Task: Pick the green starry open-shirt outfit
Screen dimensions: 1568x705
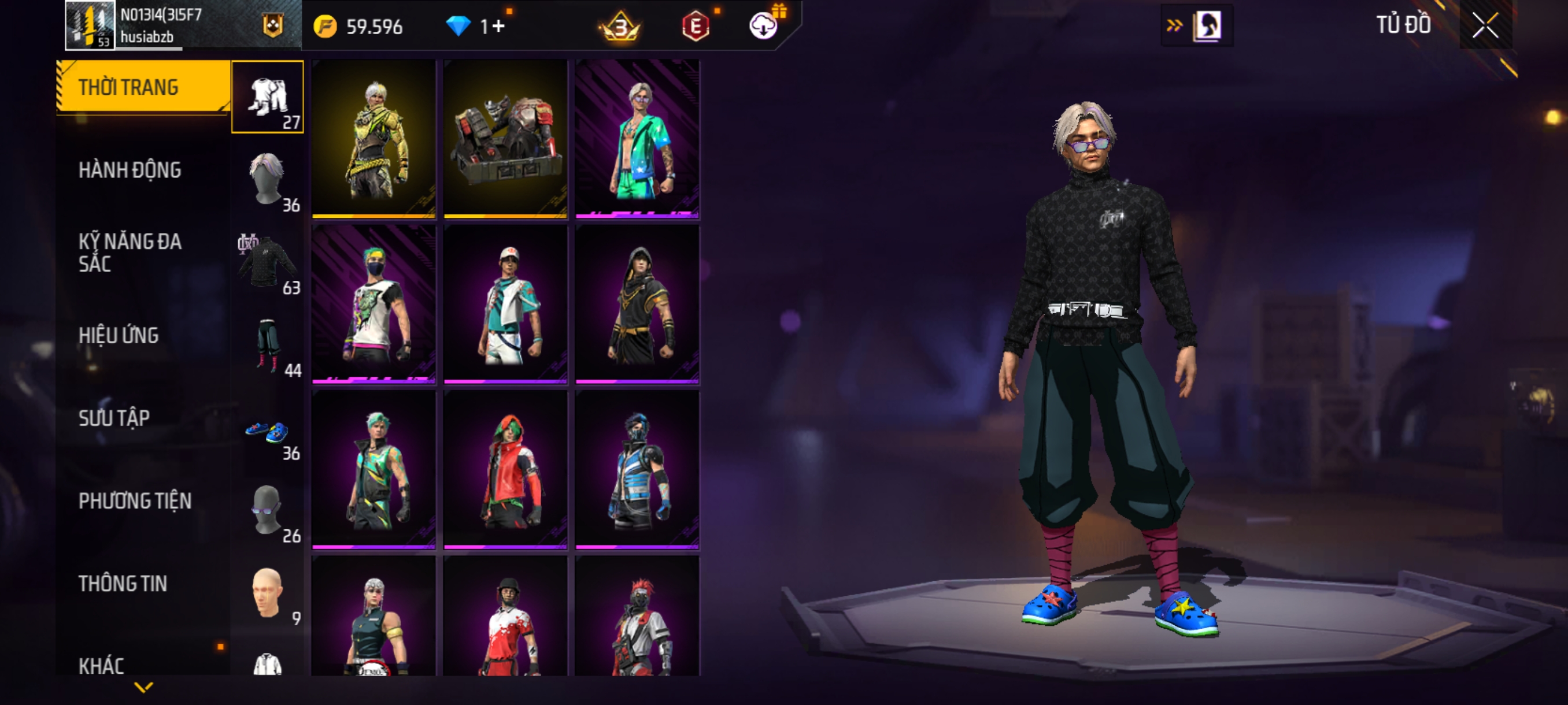Action: (637, 139)
